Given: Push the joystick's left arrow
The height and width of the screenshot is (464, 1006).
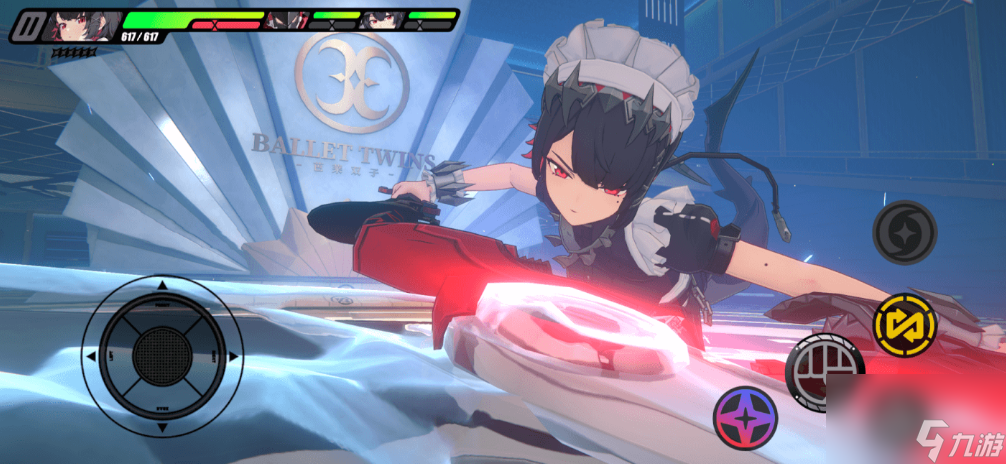Looking at the screenshot, I should click(92, 356).
